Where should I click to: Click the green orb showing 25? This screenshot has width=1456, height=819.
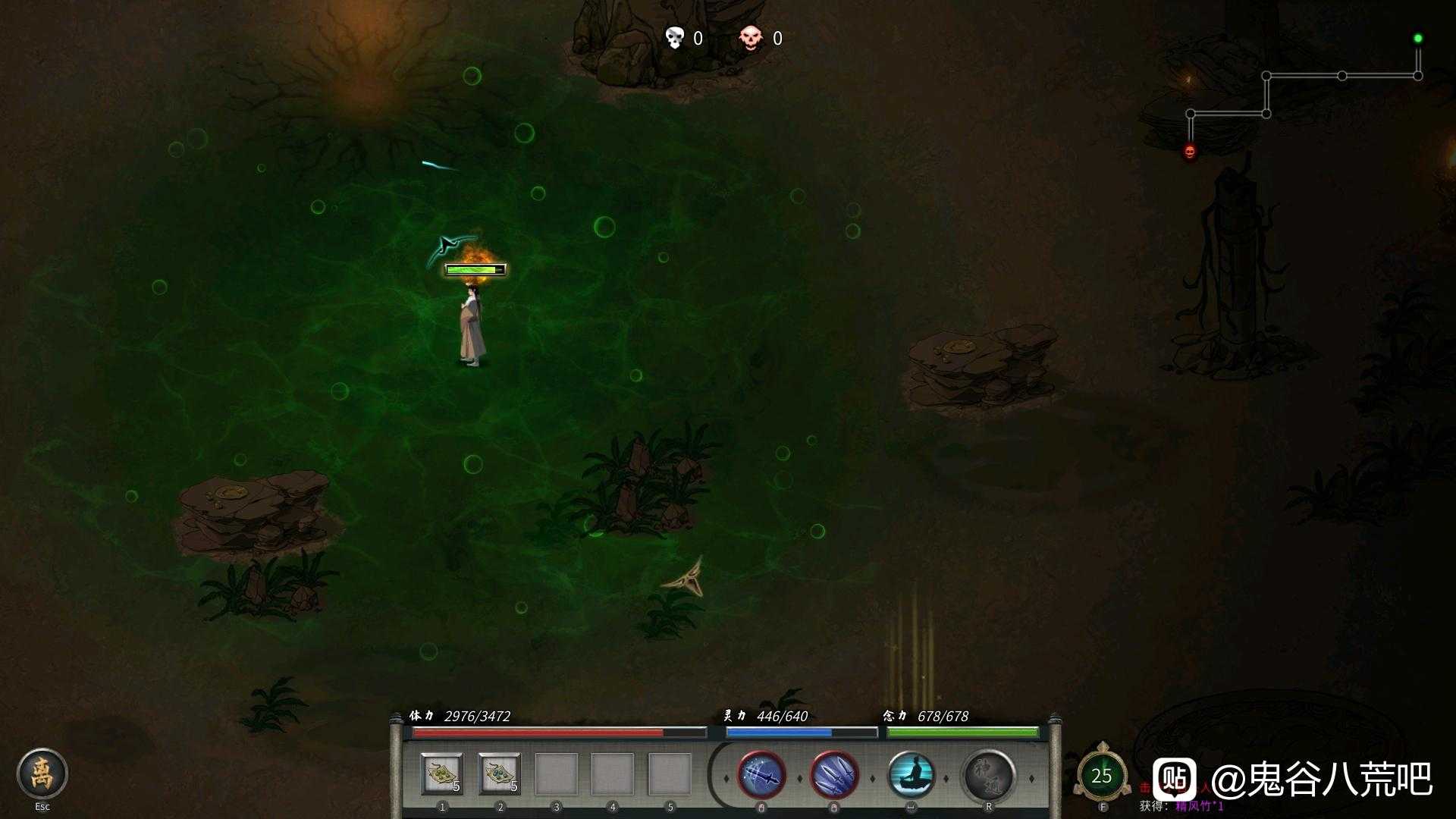point(1101,776)
